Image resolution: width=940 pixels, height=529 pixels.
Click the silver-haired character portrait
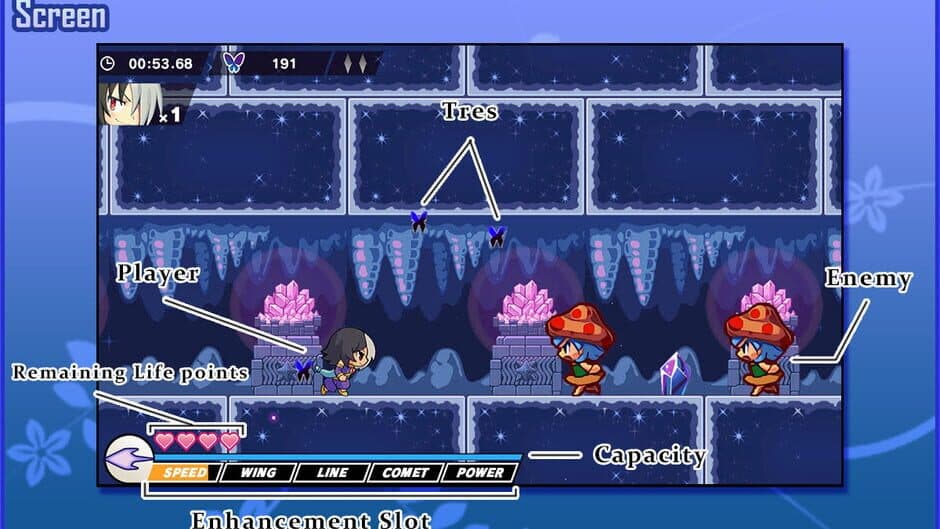pos(127,104)
